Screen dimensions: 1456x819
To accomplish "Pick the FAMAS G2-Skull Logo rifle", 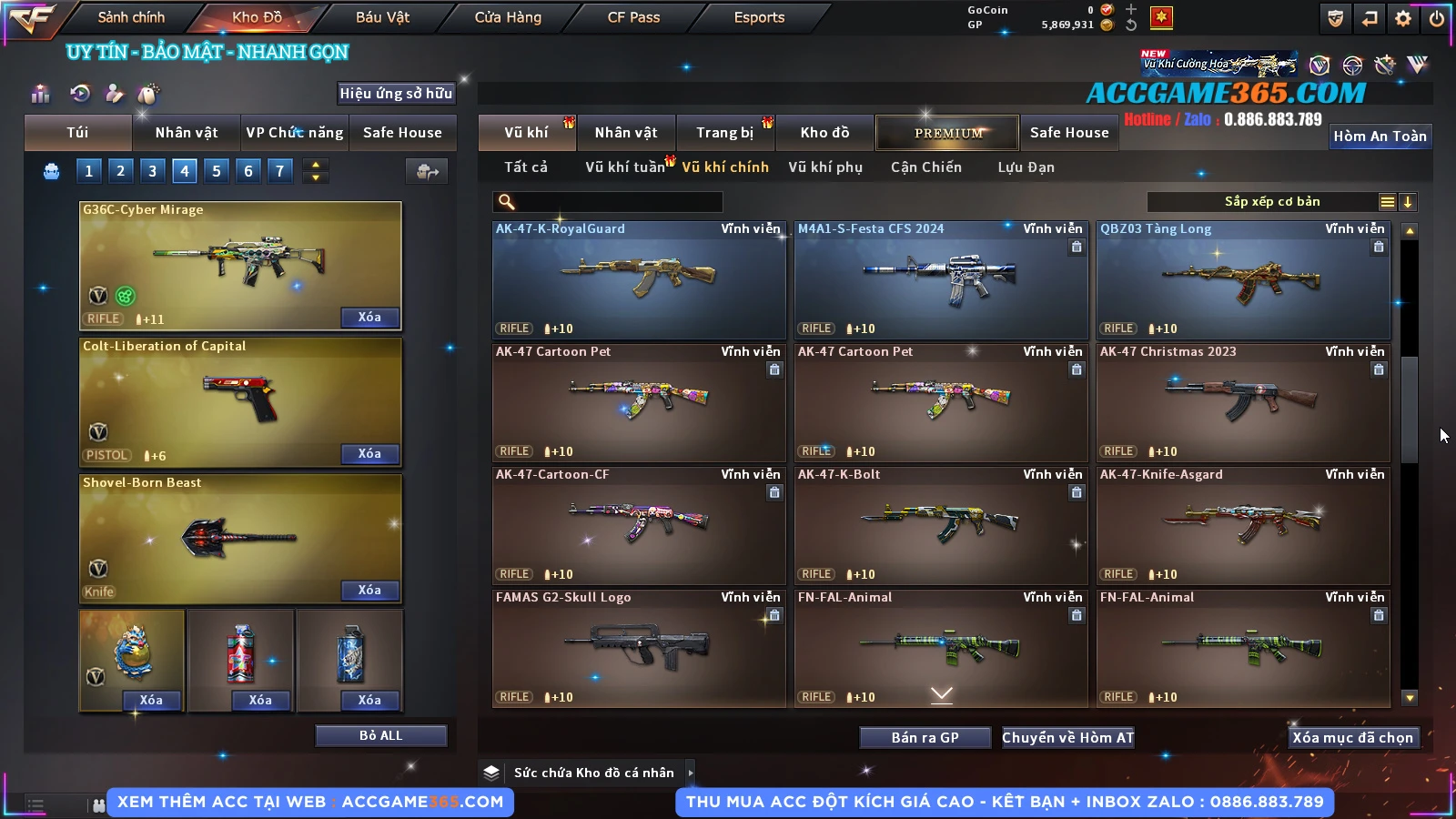I will pyautogui.click(x=639, y=649).
